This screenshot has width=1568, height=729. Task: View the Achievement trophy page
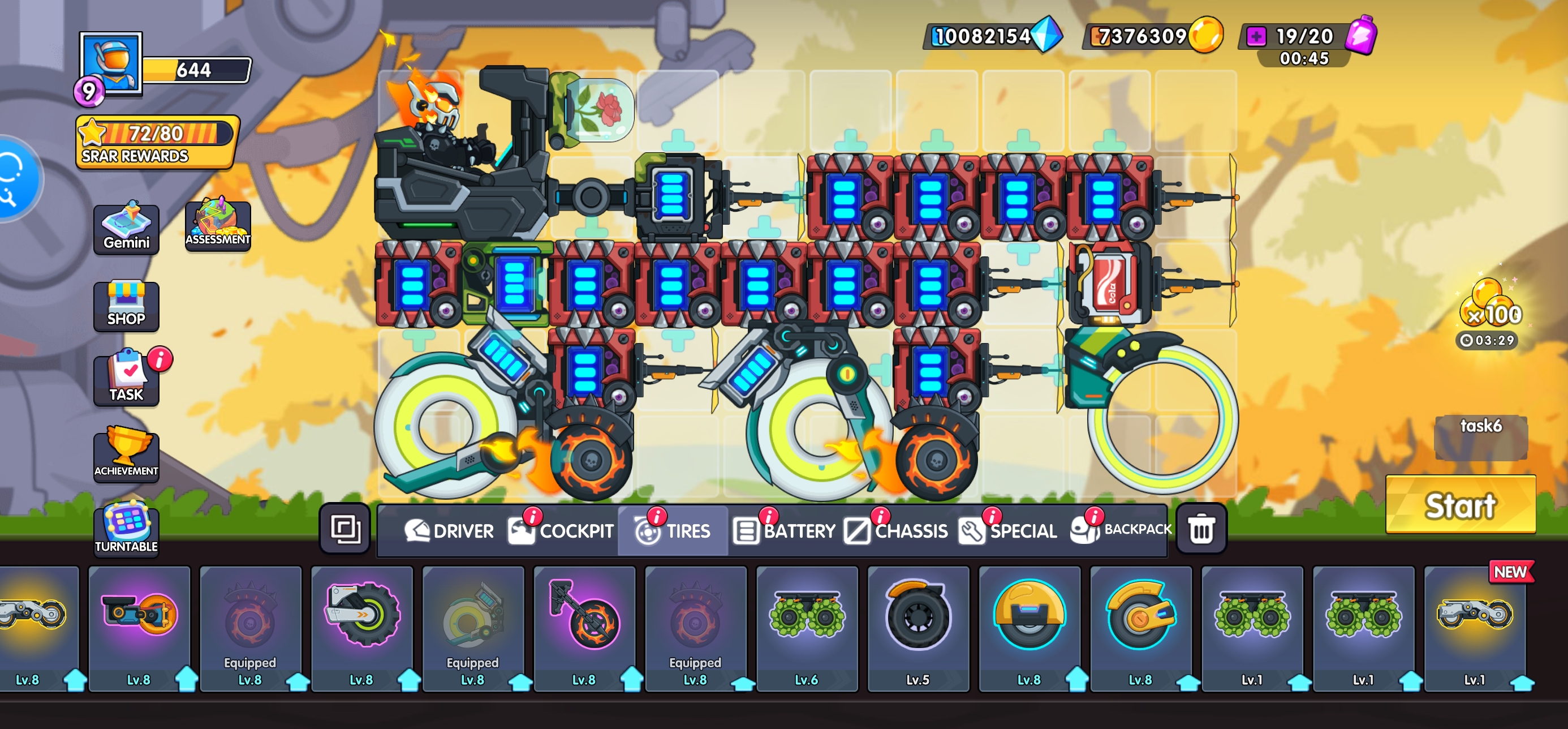pyautogui.click(x=126, y=454)
